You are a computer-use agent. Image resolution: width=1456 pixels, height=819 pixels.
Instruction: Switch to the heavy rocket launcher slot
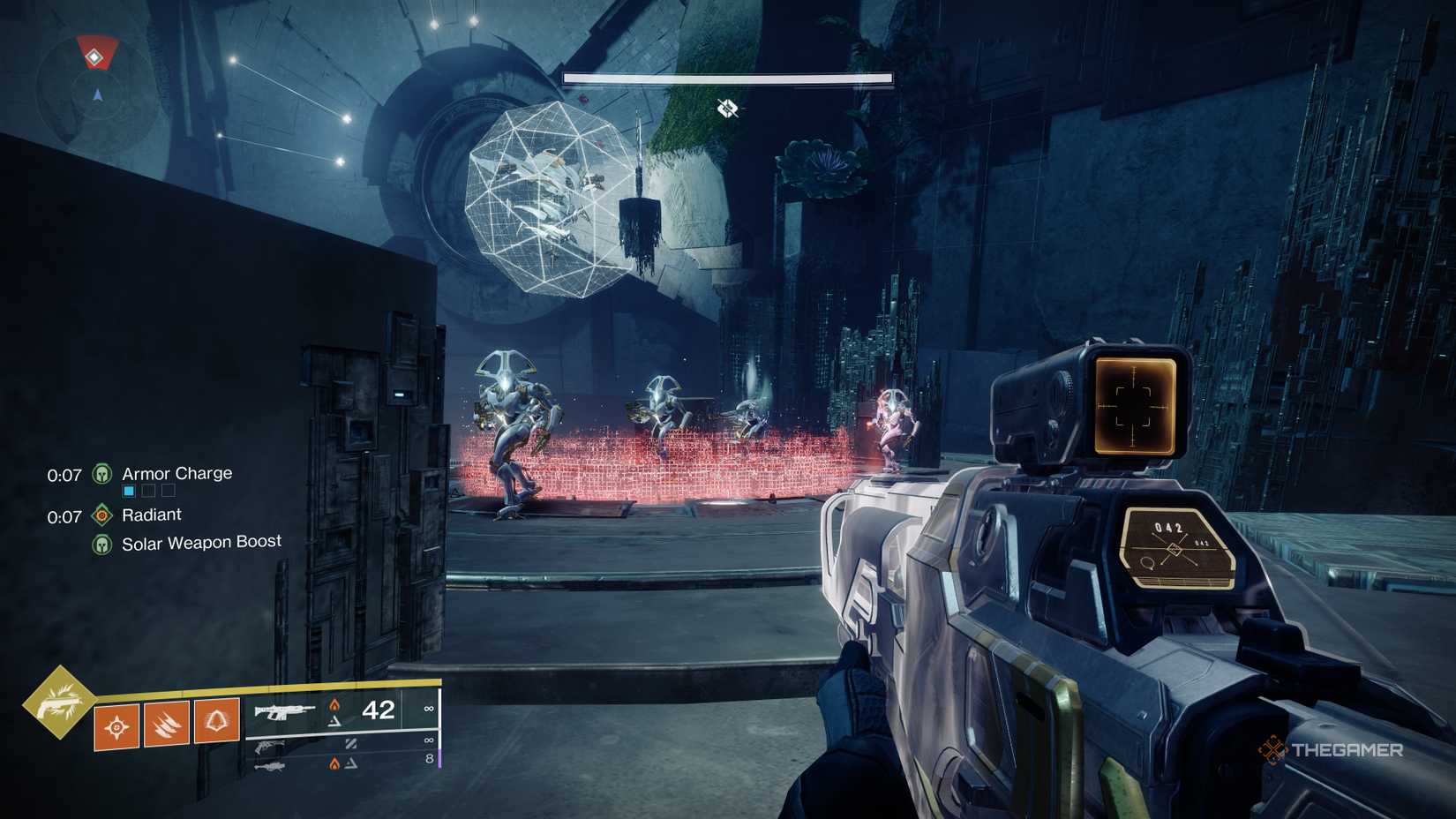tap(269, 765)
